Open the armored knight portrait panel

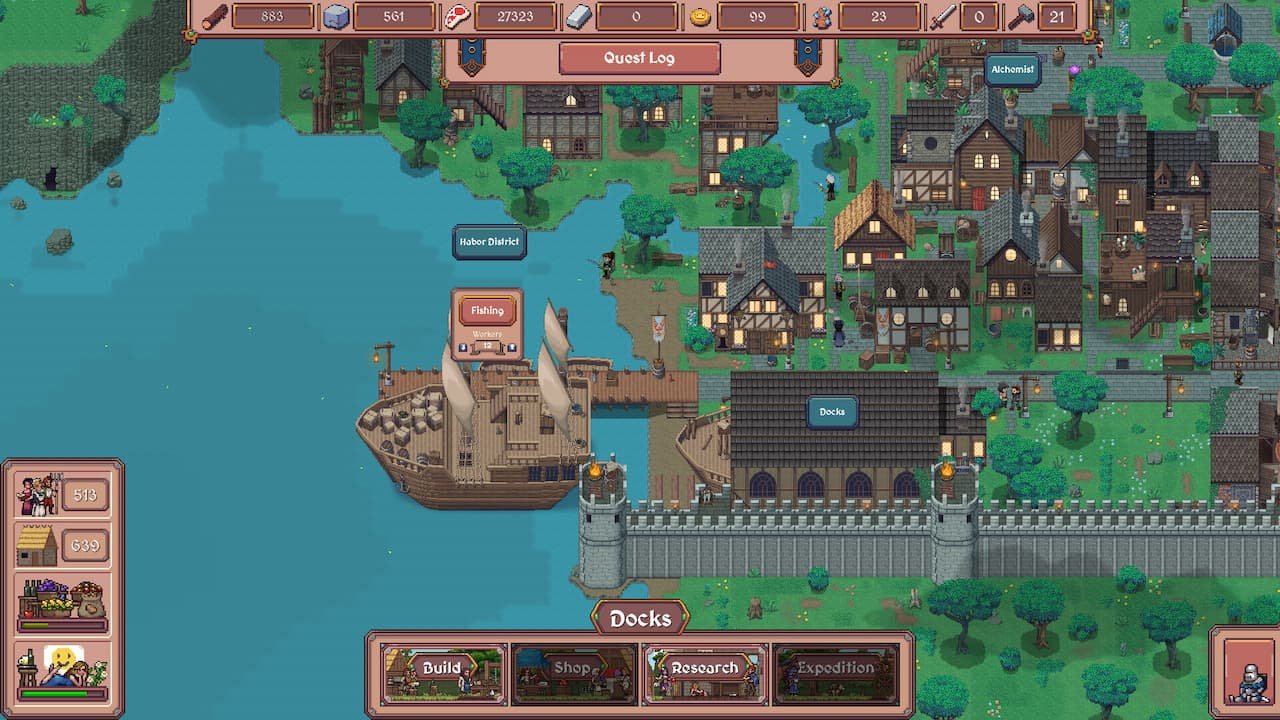(1246, 672)
